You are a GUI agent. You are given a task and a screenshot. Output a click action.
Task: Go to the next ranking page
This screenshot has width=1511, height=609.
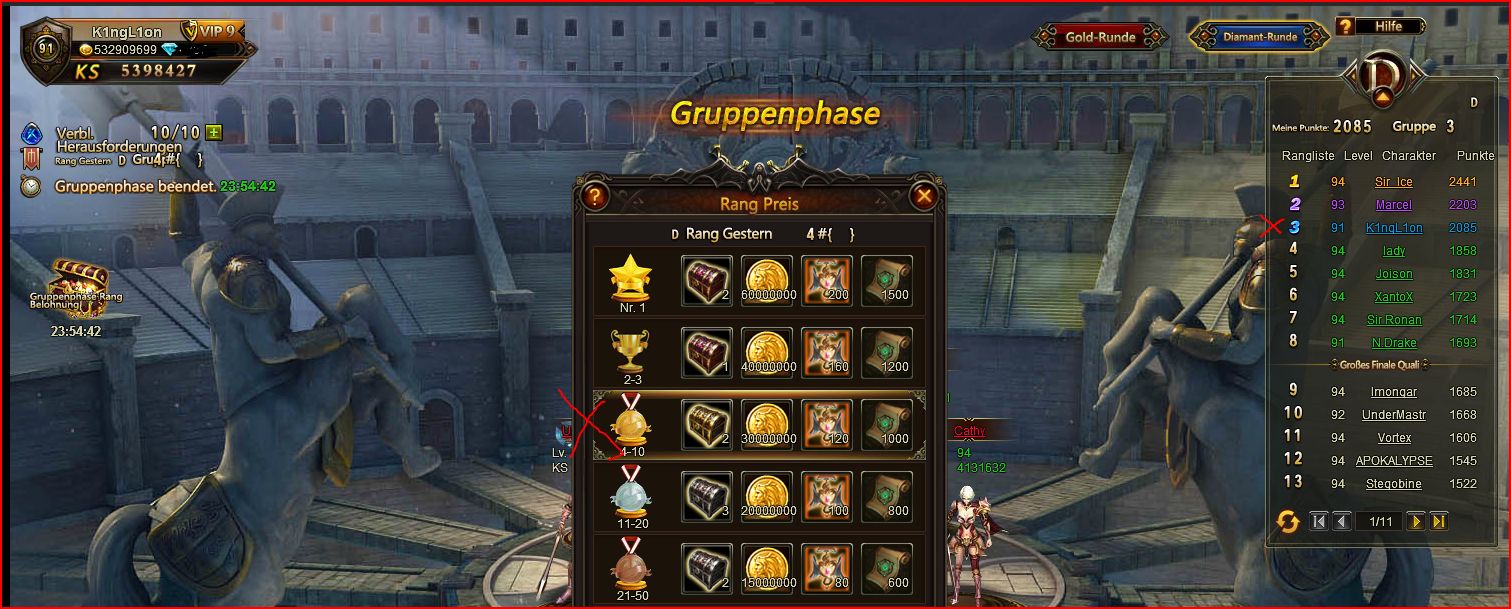tap(1416, 521)
